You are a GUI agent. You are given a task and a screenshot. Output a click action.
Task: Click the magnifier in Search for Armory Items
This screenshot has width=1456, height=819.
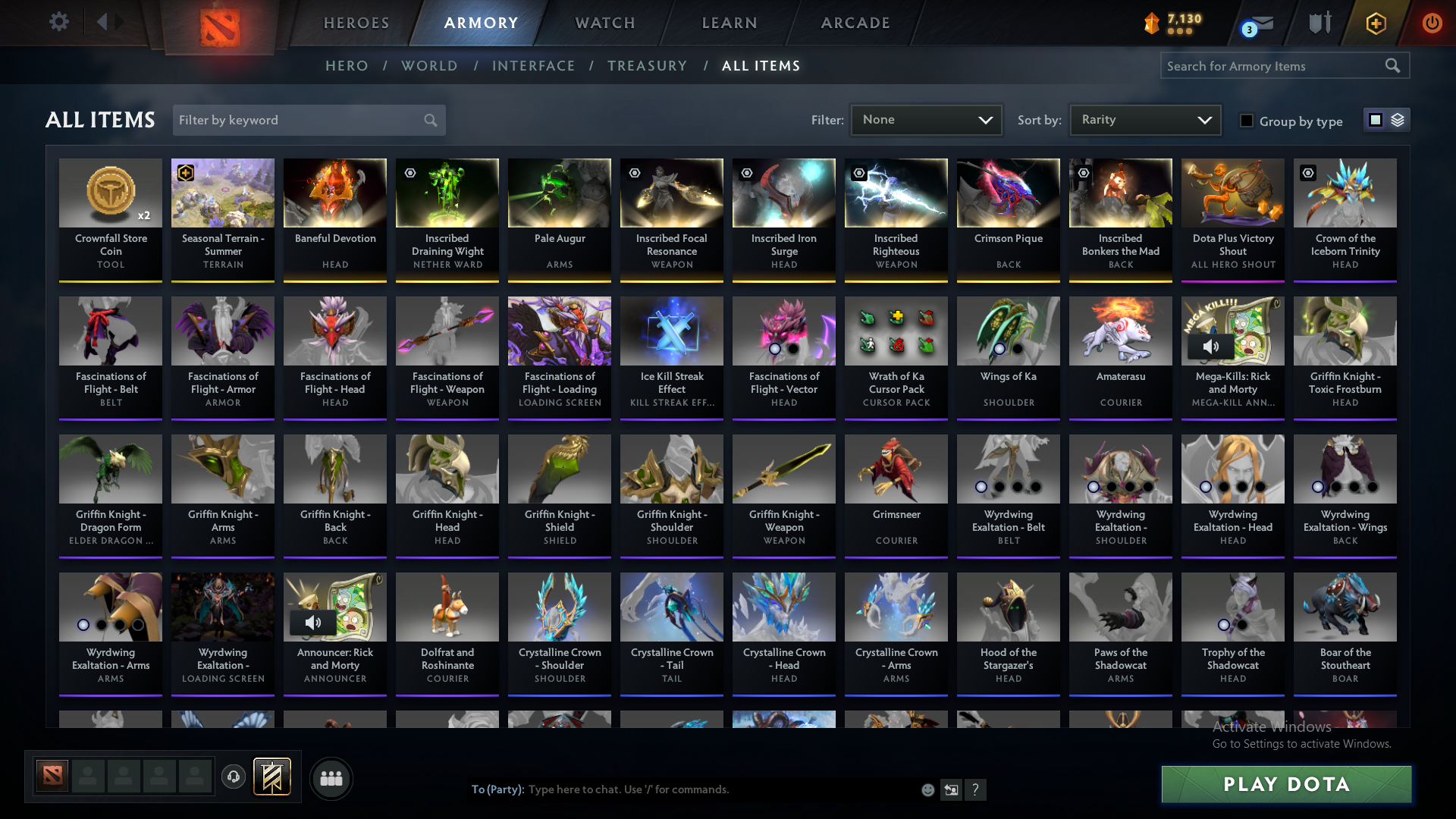click(1393, 65)
